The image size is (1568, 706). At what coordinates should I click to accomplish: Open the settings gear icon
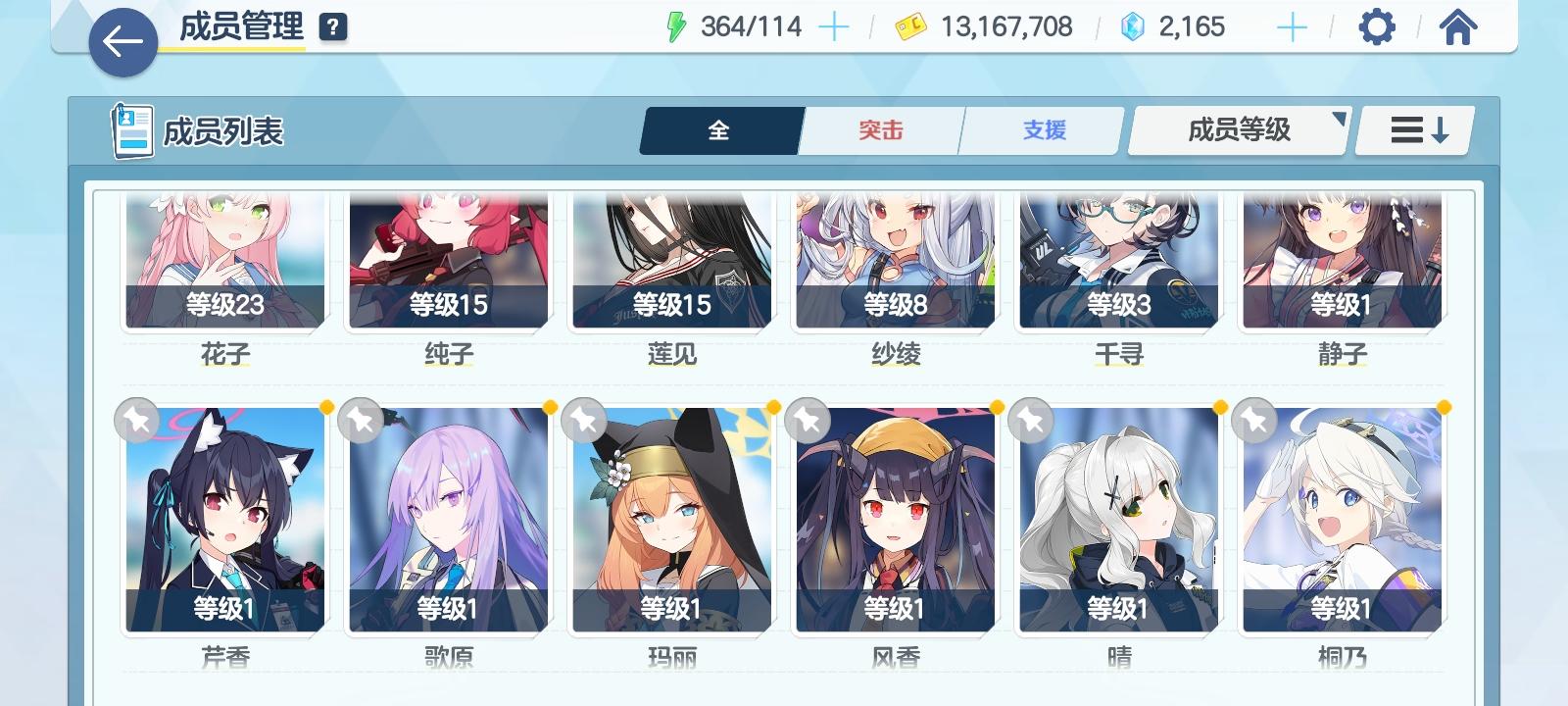tap(1378, 26)
